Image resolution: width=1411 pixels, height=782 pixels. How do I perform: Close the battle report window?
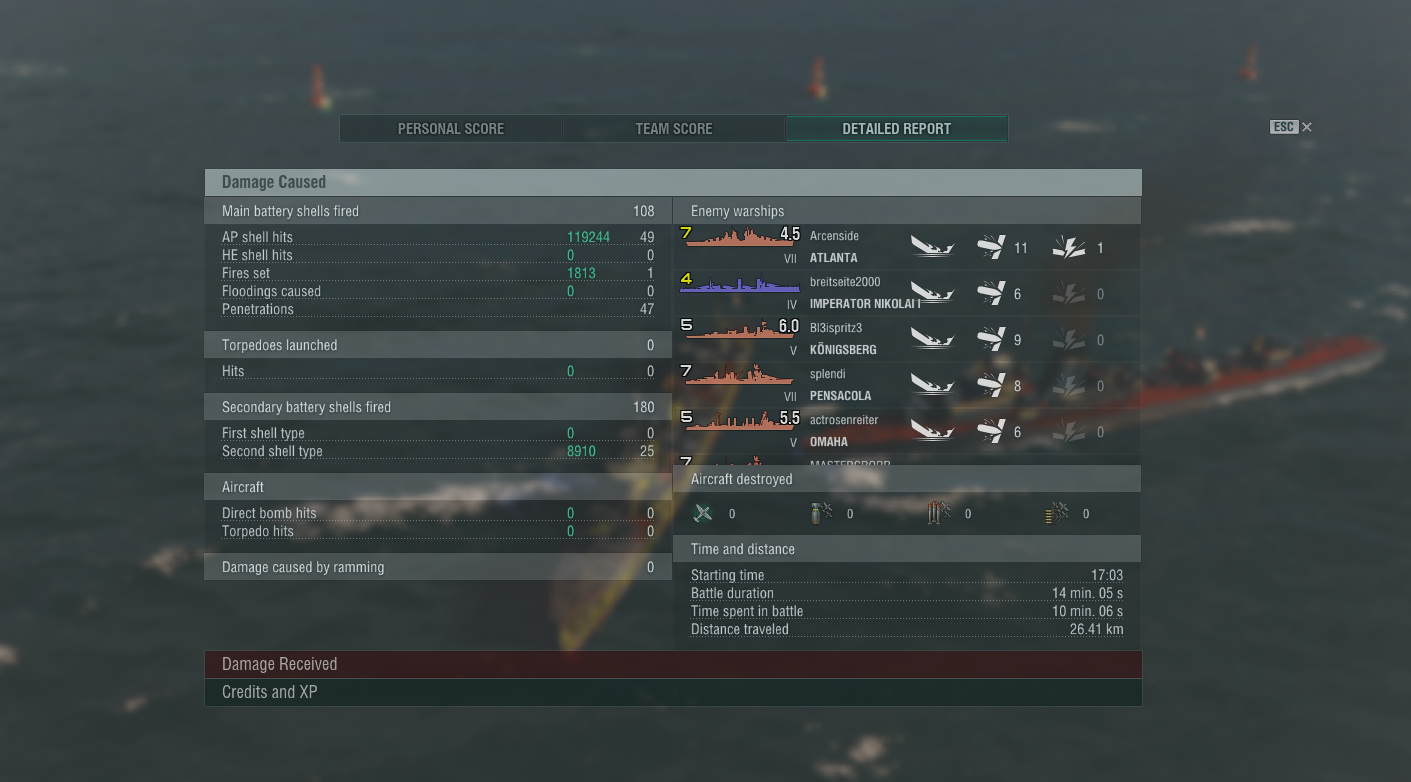(1306, 127)
